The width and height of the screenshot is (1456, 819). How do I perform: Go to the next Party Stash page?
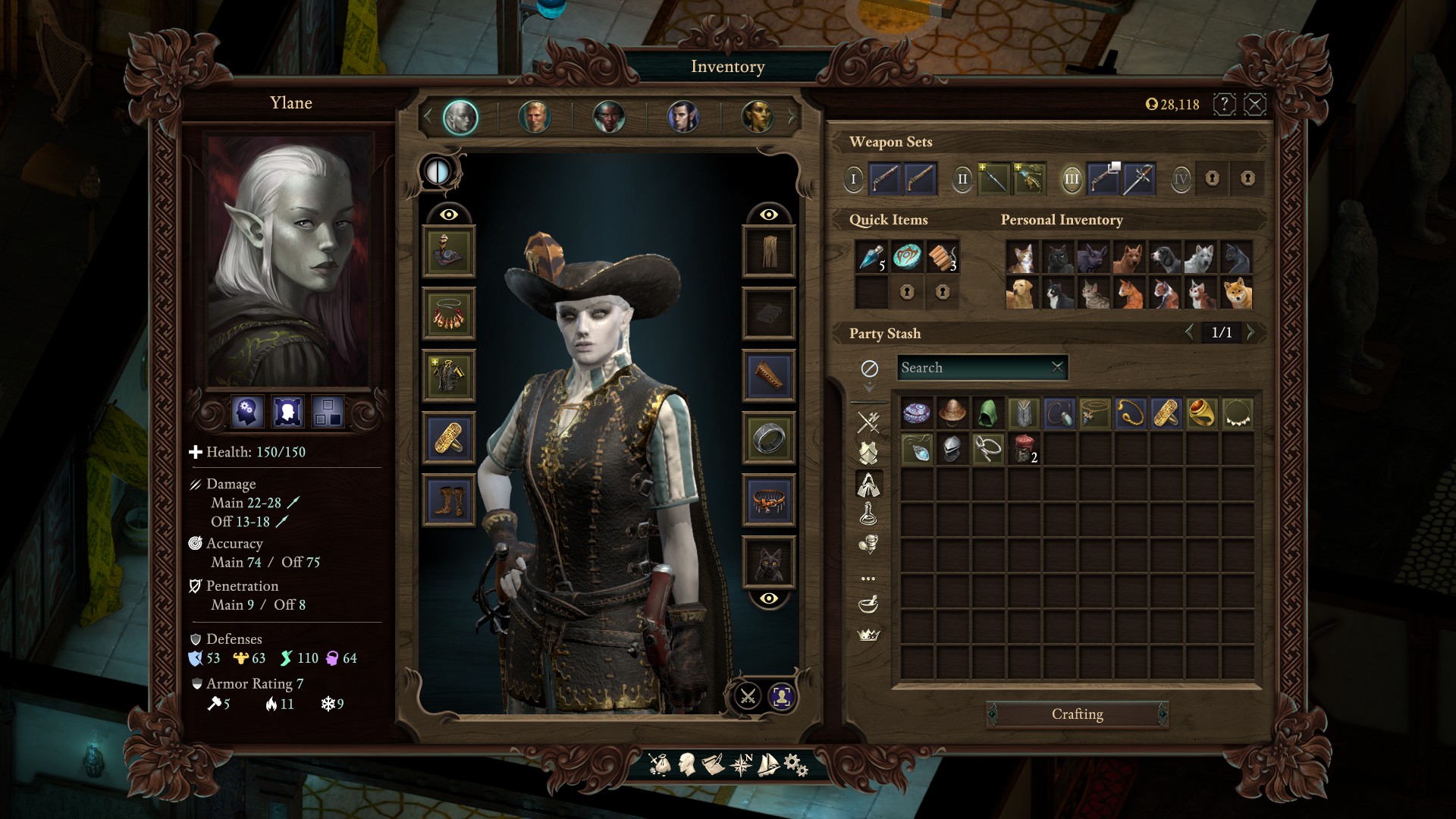click(1251, 332)
